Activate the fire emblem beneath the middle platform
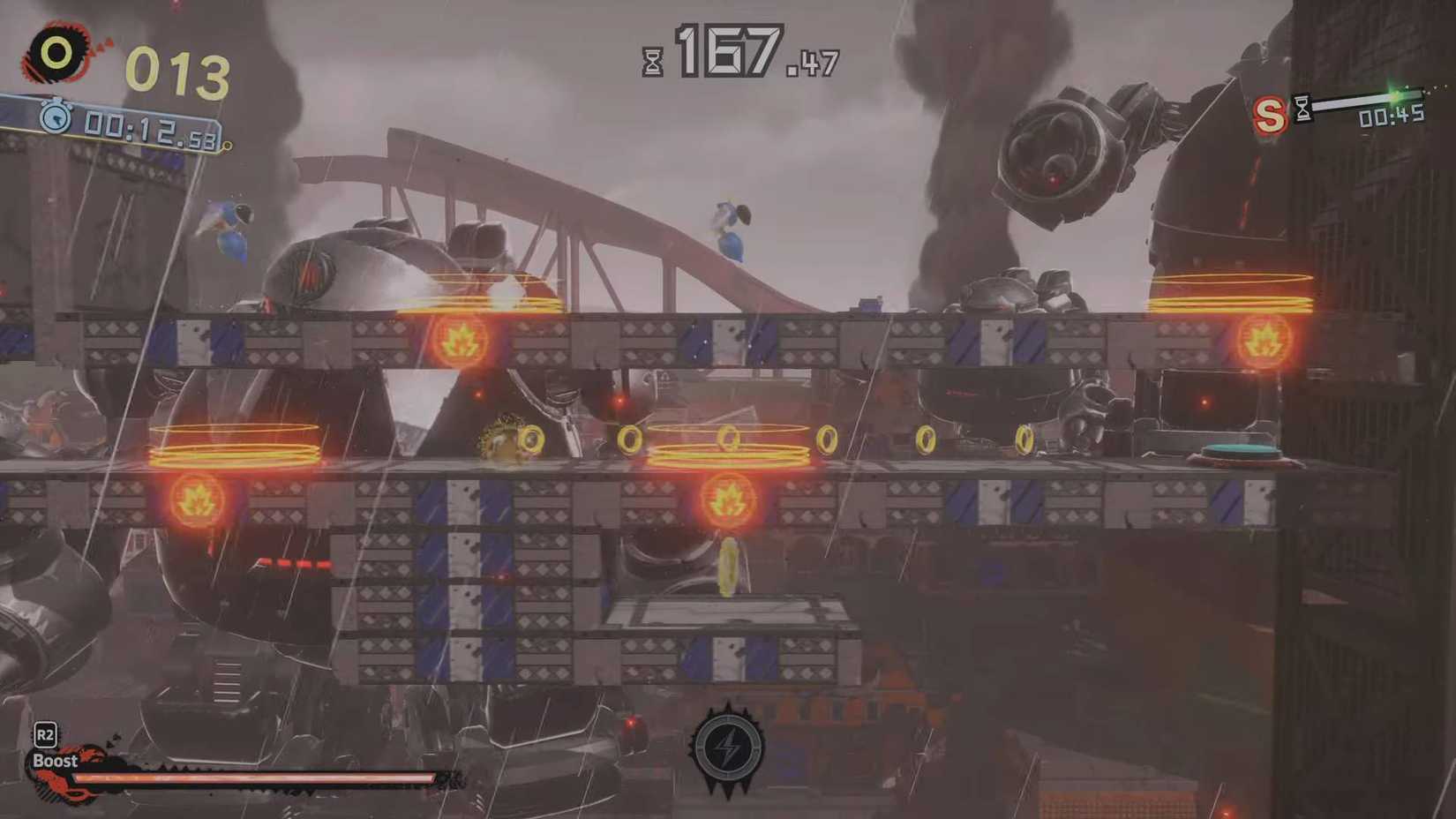The height and width of the screenshot is (819, 1456). [196, 499]
